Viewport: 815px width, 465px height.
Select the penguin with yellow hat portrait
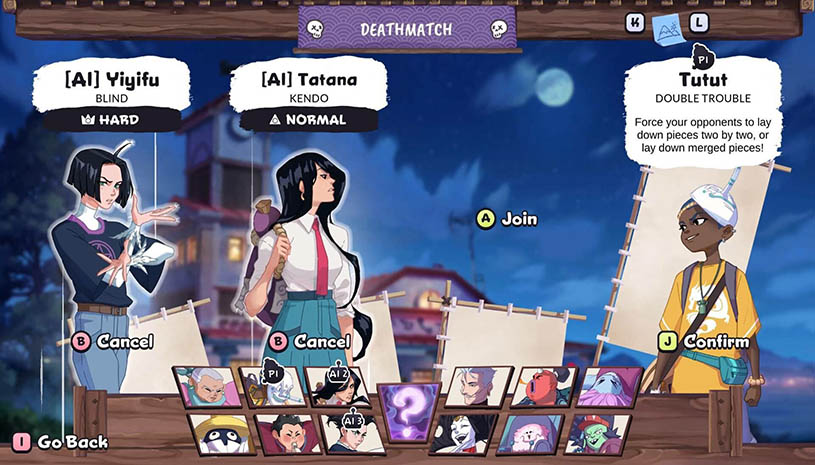point(218,433)
